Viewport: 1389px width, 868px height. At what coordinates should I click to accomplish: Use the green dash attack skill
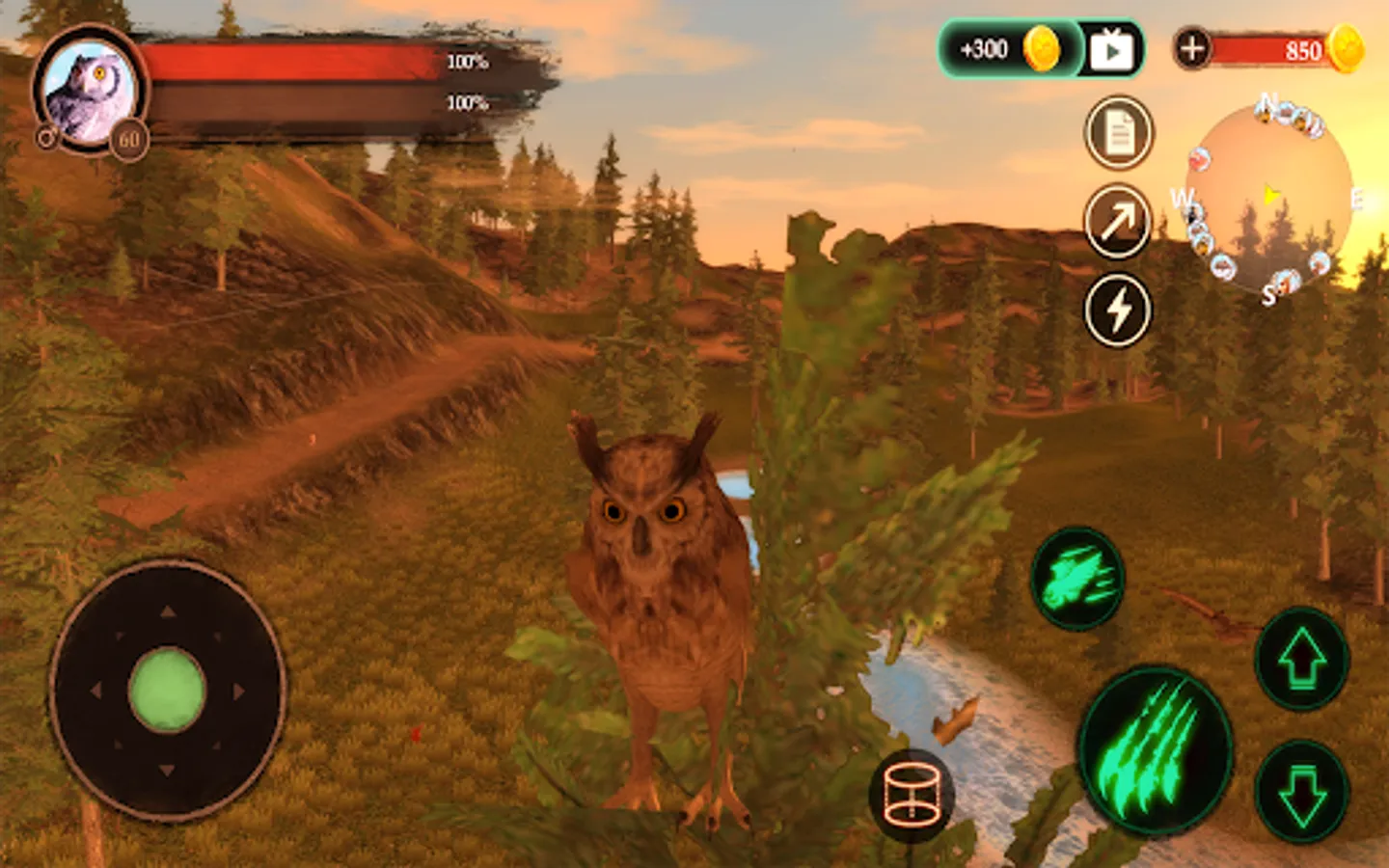1077,579
